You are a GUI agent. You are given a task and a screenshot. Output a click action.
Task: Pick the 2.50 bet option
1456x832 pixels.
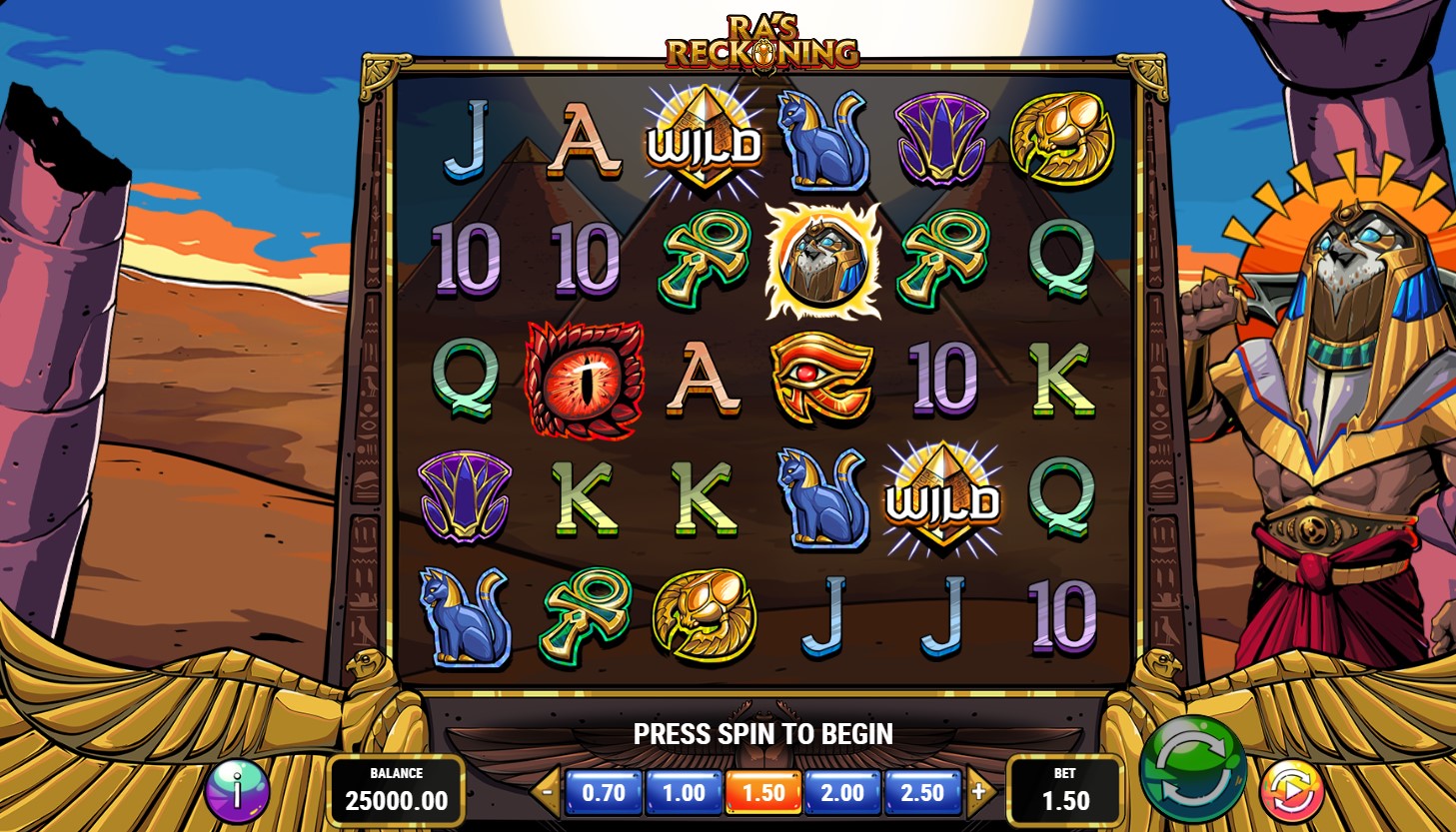tap(921, 793)
